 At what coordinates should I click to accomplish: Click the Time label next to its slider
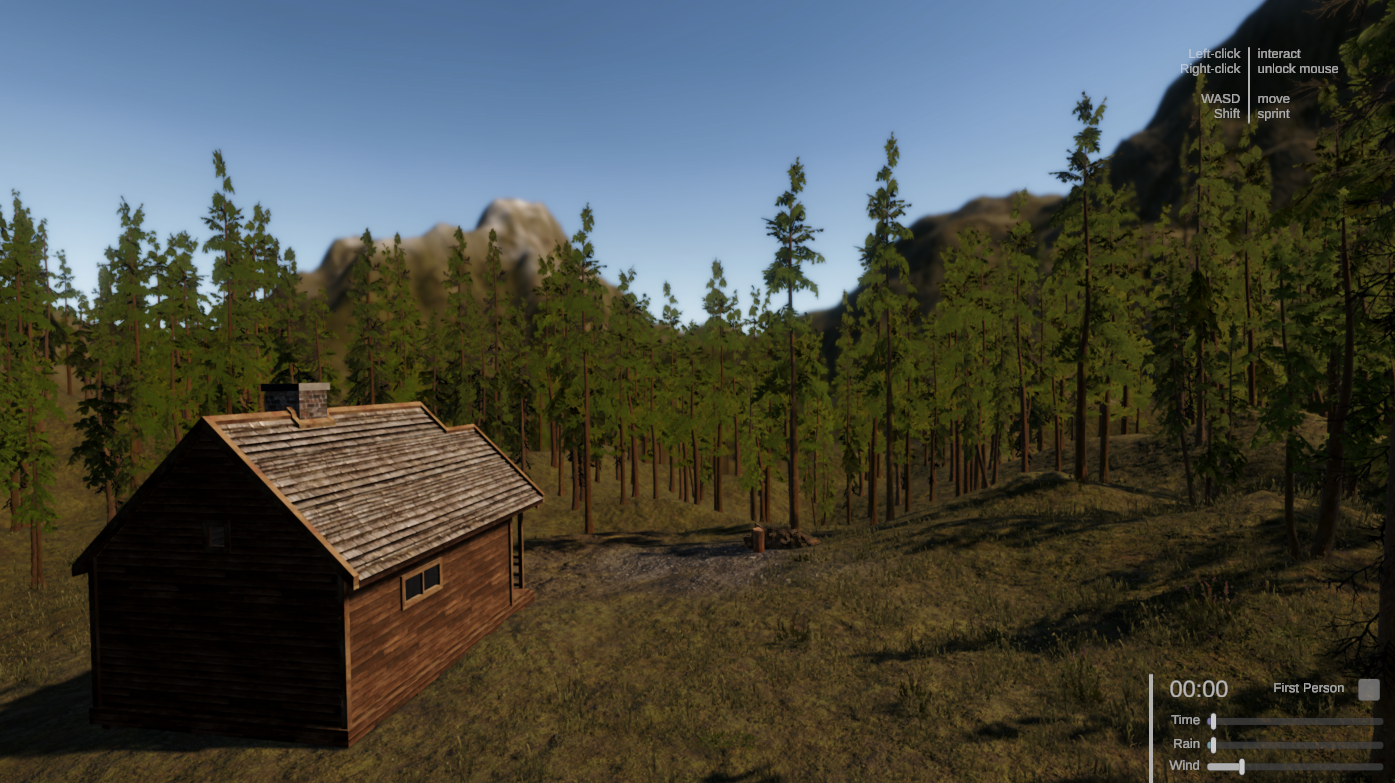click(x=1186, y=720)
